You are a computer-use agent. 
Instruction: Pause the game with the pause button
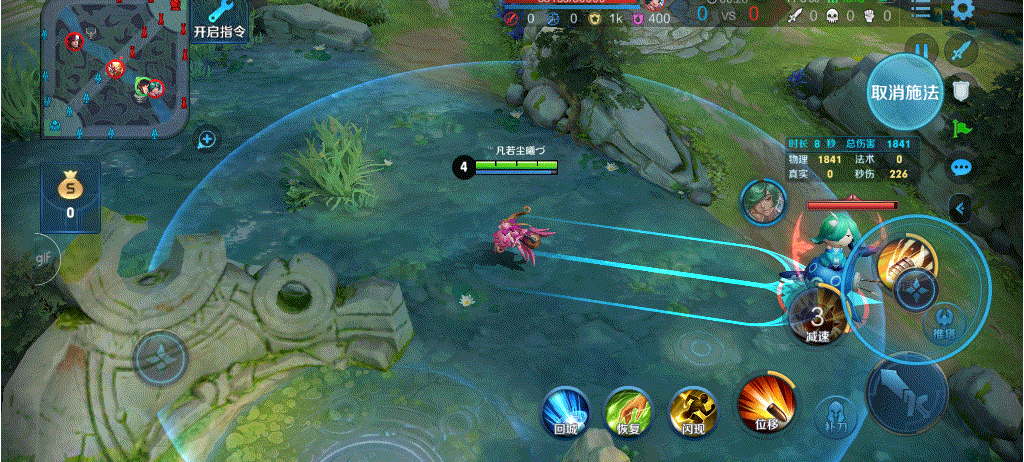921,50
